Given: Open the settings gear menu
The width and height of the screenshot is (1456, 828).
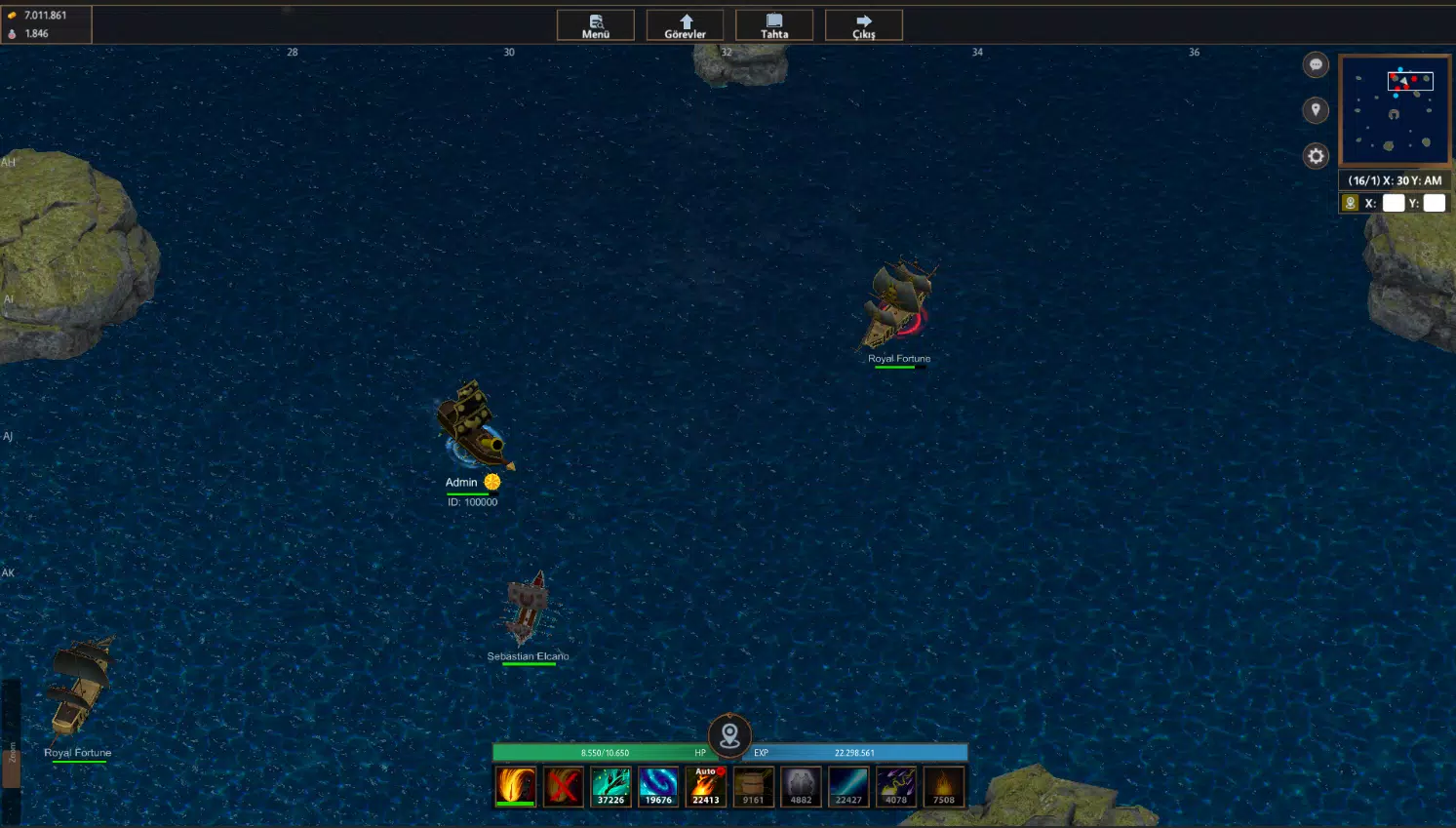Looking at the screenshot, I should 1316,156.
